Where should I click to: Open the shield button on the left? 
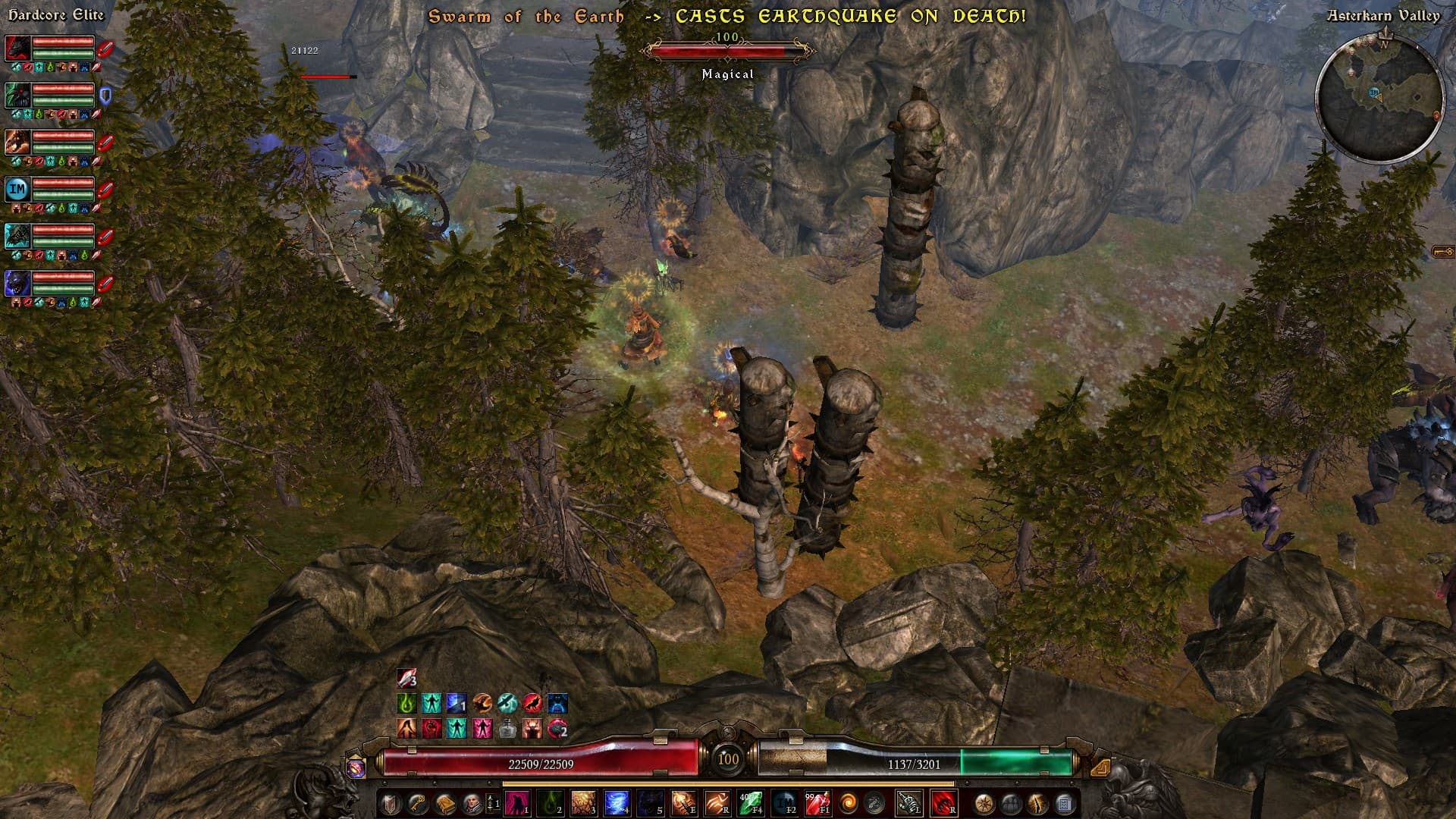pyautogui.click(x=390, y=803)
